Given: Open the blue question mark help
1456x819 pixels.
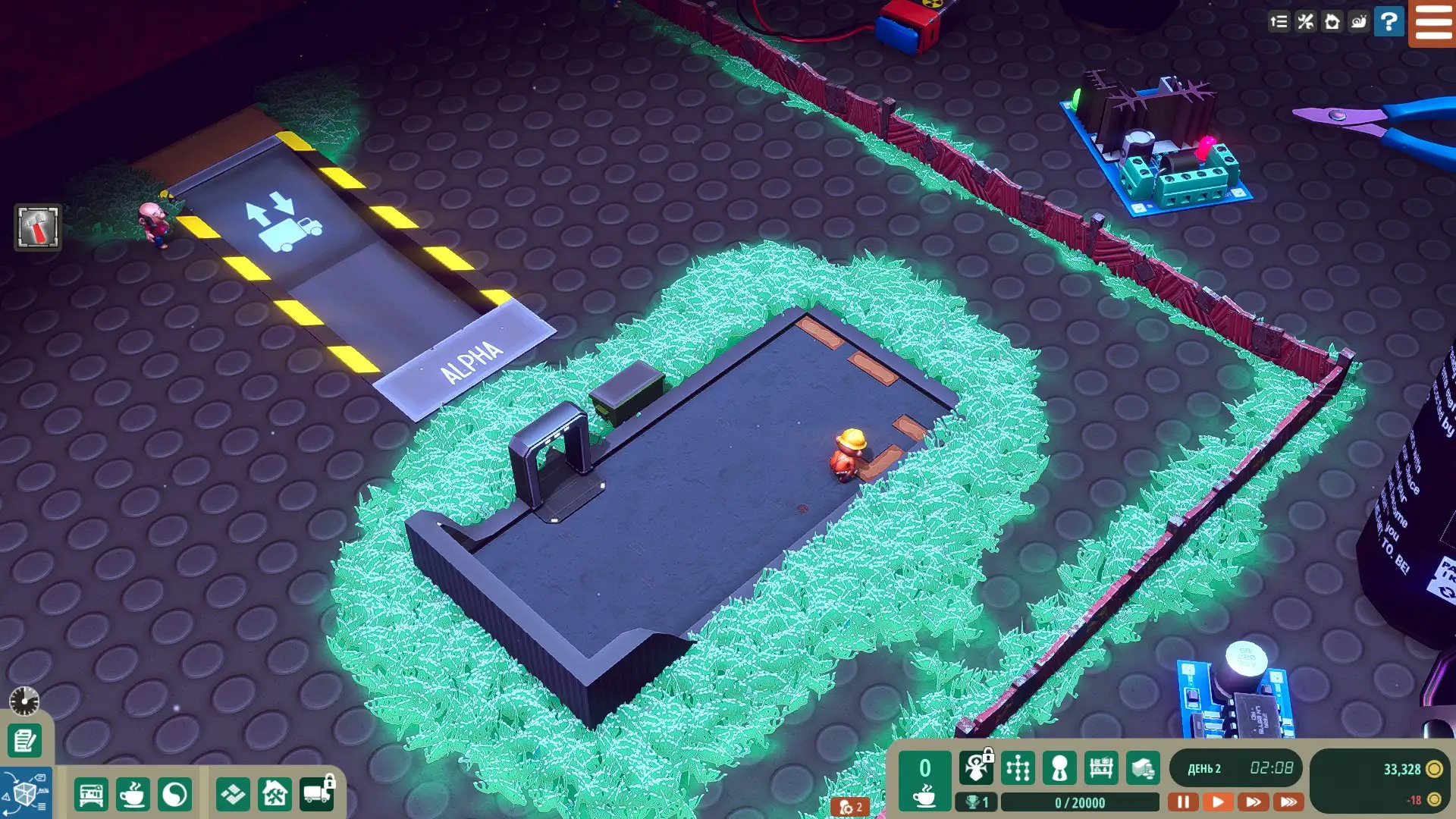Looking at the screenshot, I should tap(1389, 22).
